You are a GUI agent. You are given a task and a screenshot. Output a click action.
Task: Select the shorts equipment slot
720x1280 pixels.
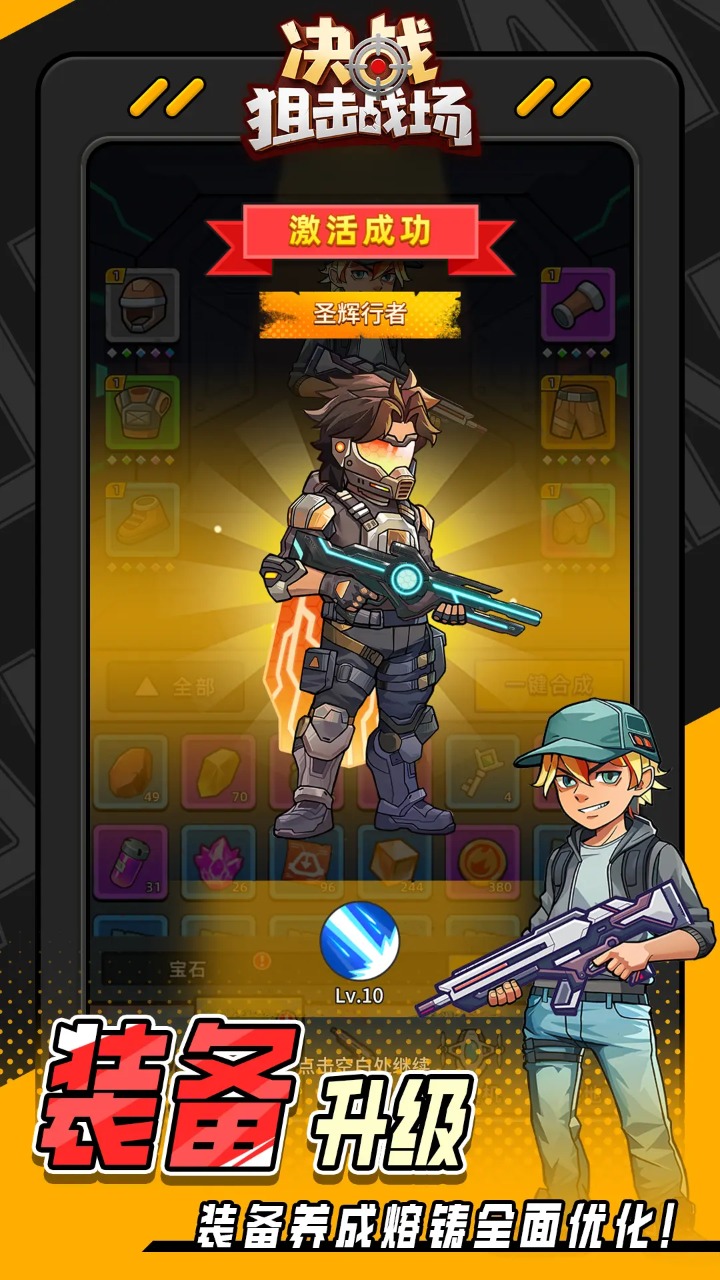click(577, 412)
